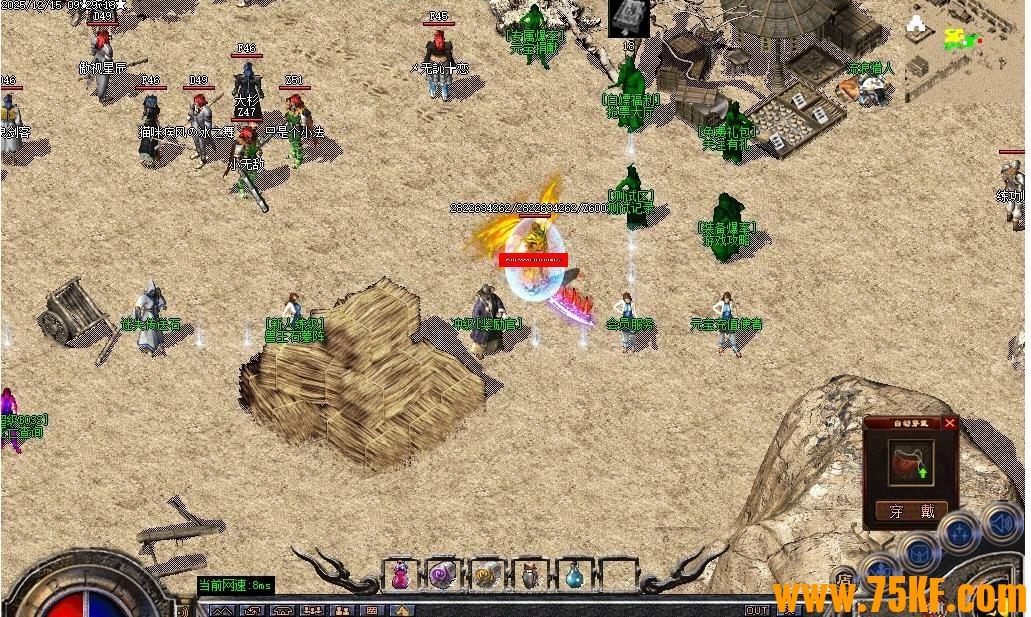
Task: Close the auto-equip popup window
Action: [950, 423]
